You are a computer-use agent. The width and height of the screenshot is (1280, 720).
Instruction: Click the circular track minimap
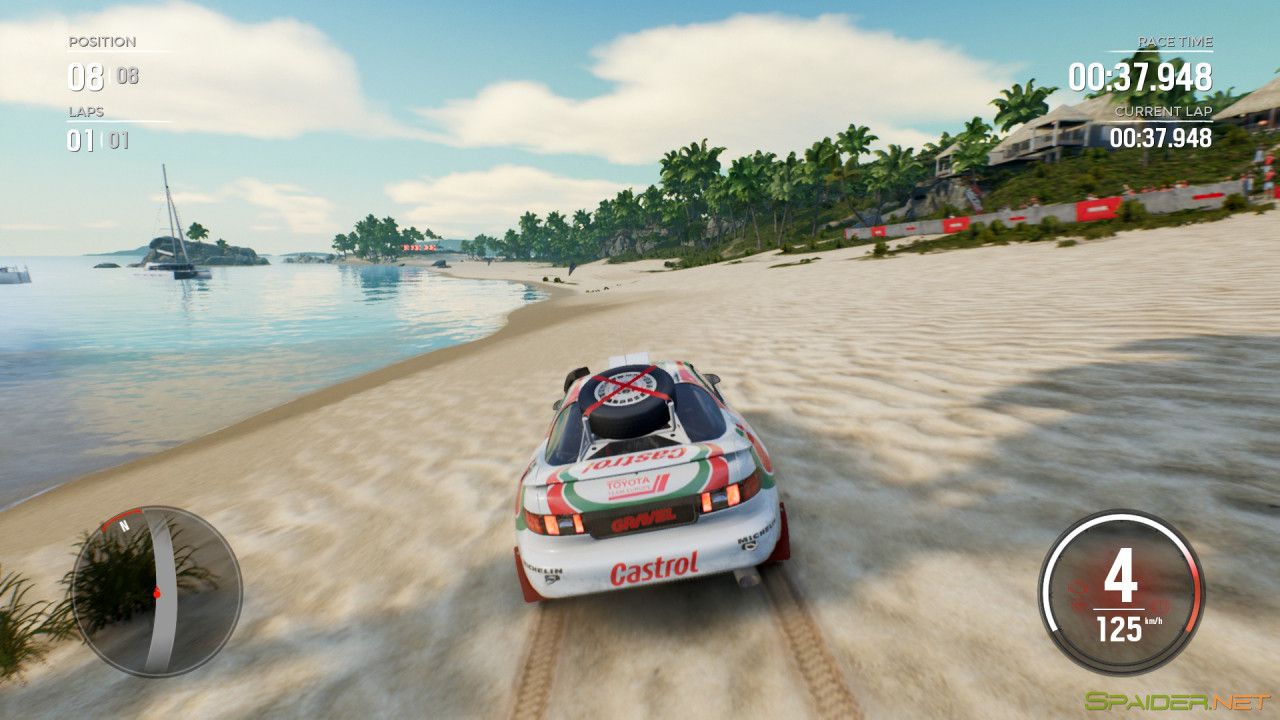point(156,590)
